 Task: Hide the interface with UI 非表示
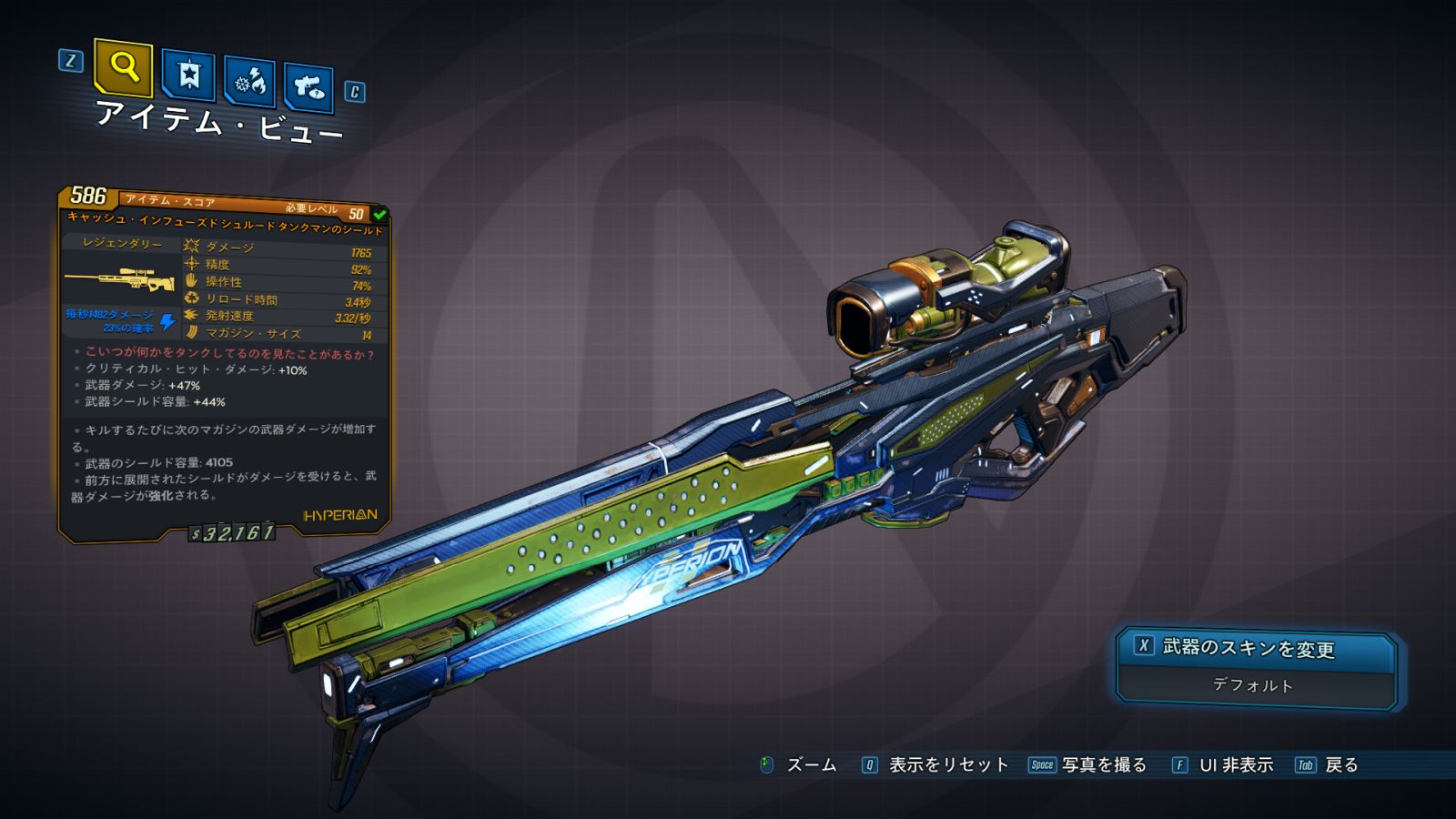pyautogui.click(x=1235, y=765)
